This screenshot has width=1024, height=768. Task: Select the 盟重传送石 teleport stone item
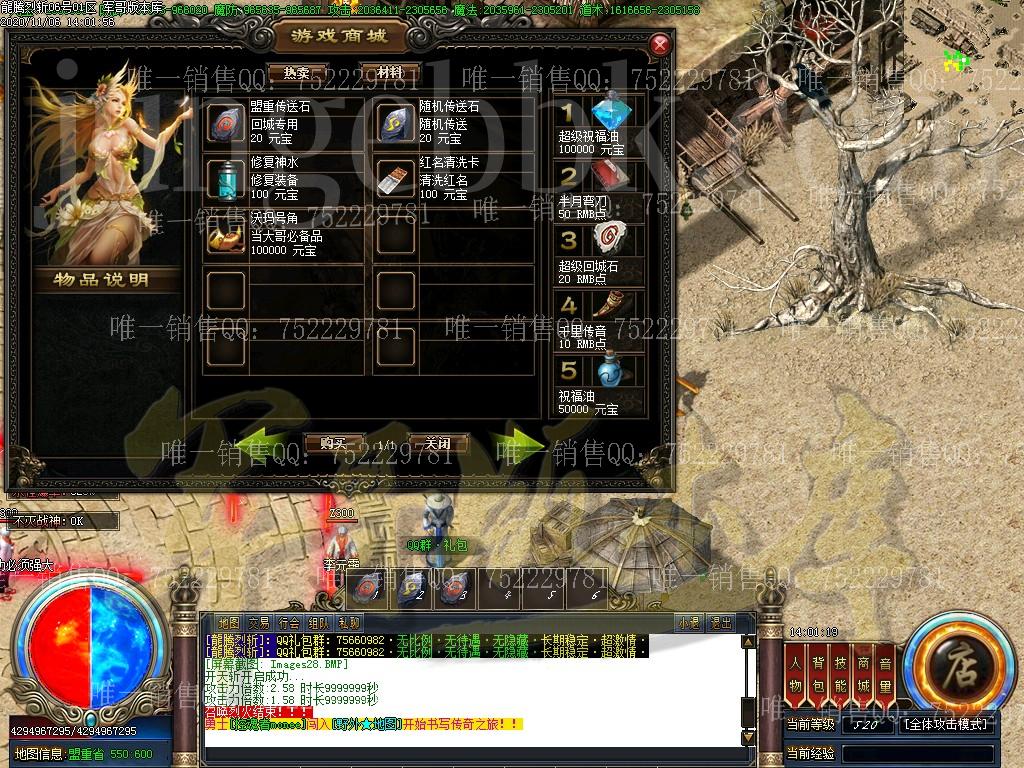(x=225, y=123)
